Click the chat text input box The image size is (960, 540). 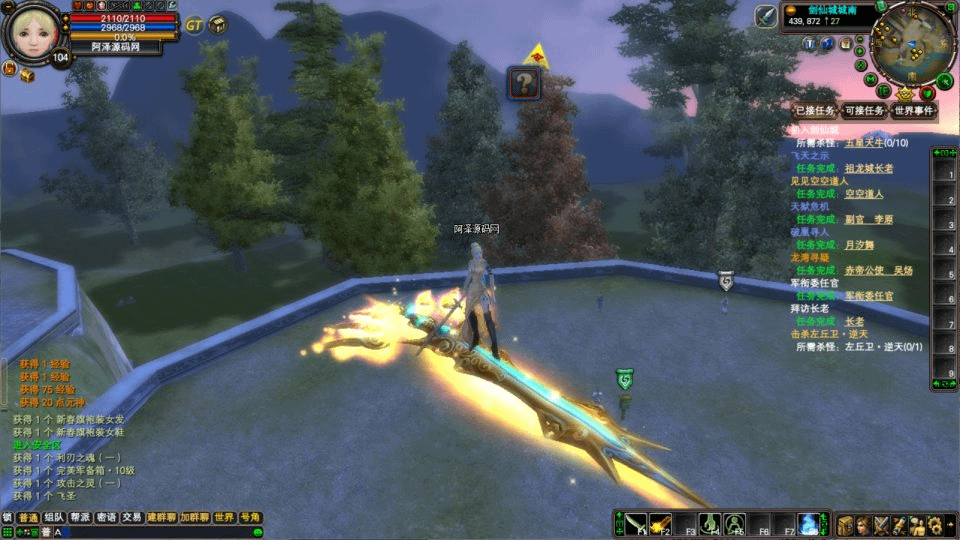pyautogui.click(x=150, y=532)
